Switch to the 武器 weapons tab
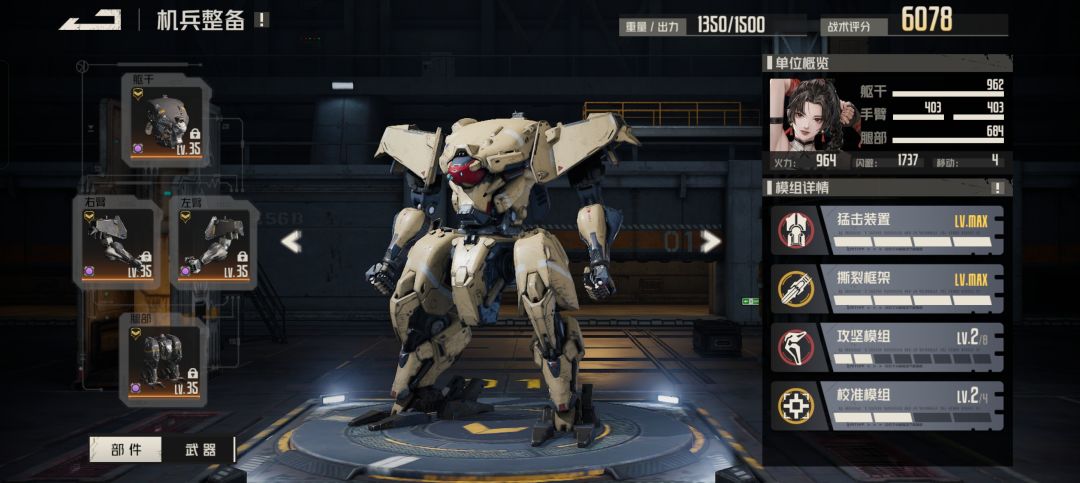Screen dimensions: 1080x483 tap(201, 450)
